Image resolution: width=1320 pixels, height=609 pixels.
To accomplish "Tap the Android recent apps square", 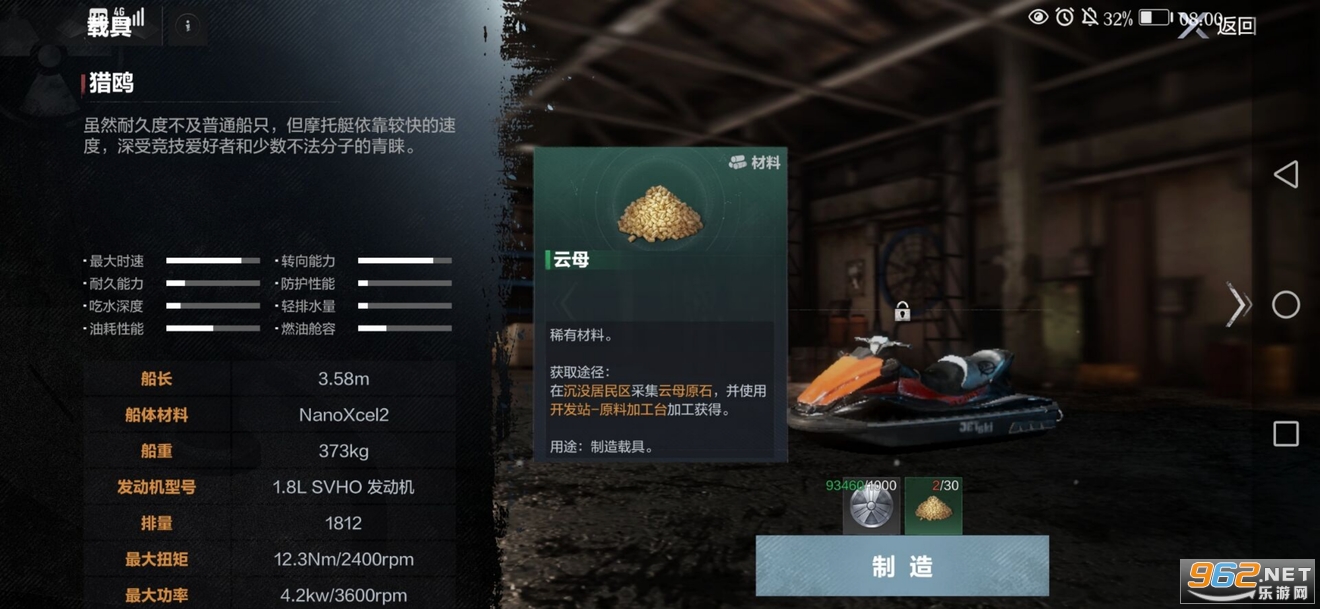I will click(1285, 434).
